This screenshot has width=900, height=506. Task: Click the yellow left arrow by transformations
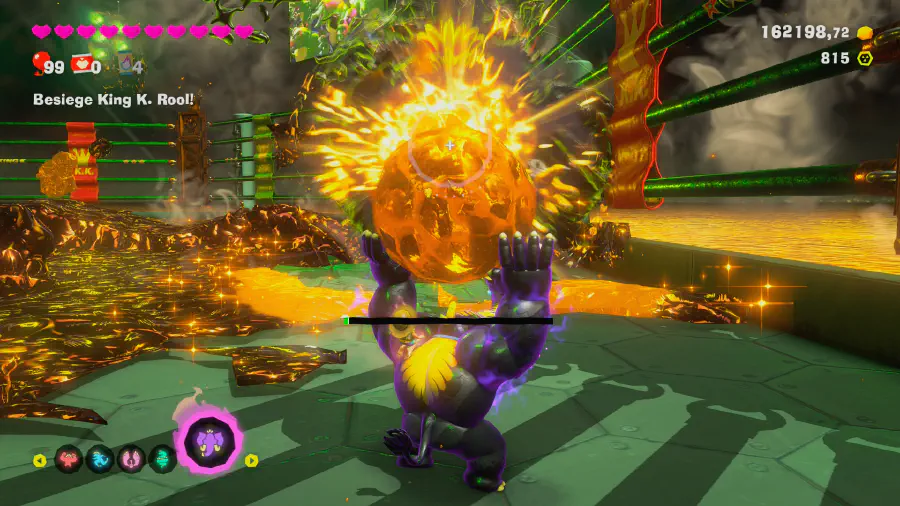pos(40,461)
